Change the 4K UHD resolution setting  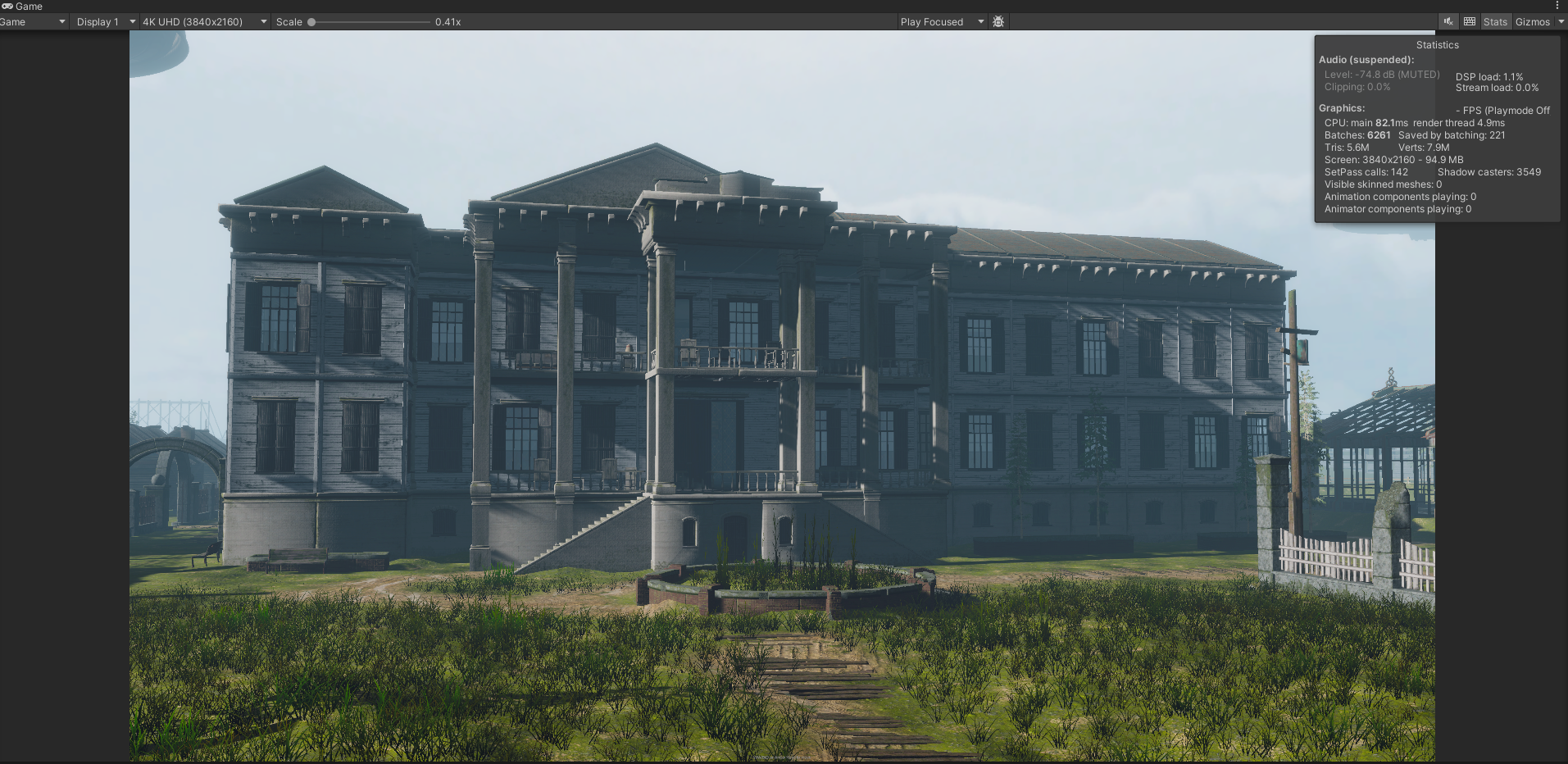(x=204, y=22)
